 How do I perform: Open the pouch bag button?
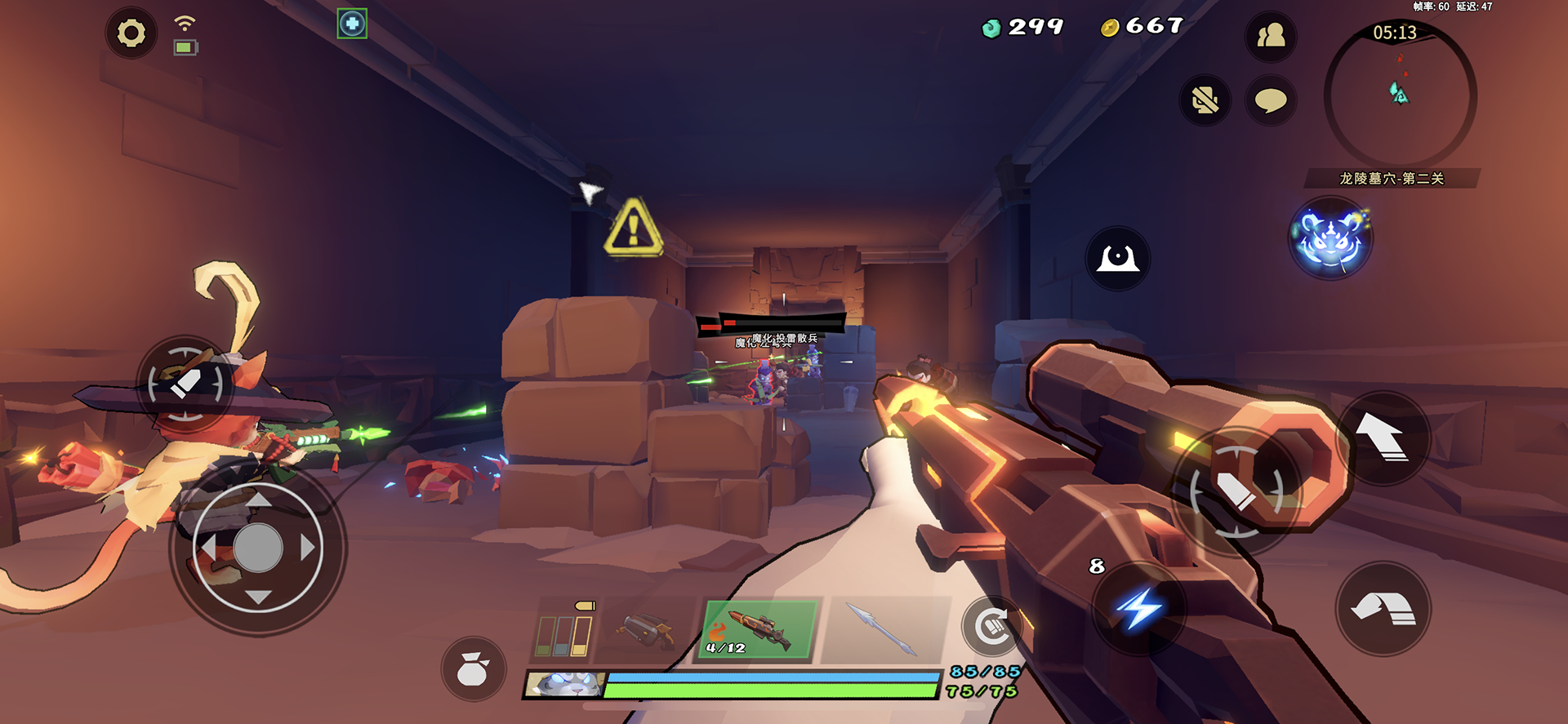pyautogui.click(x=473, y=669)
